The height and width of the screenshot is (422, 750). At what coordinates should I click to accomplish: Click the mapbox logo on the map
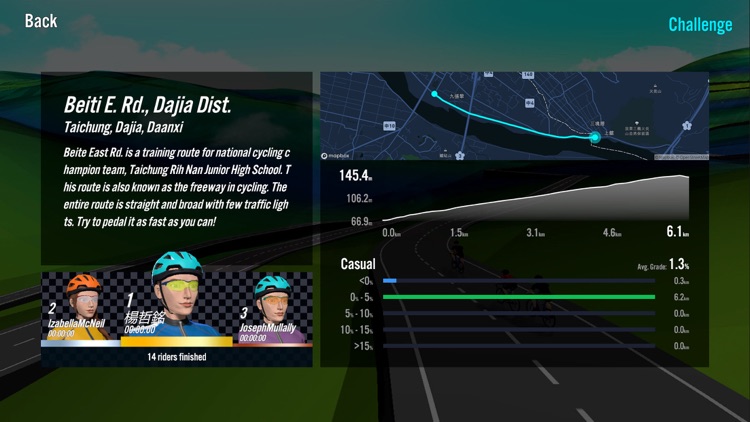338,156
